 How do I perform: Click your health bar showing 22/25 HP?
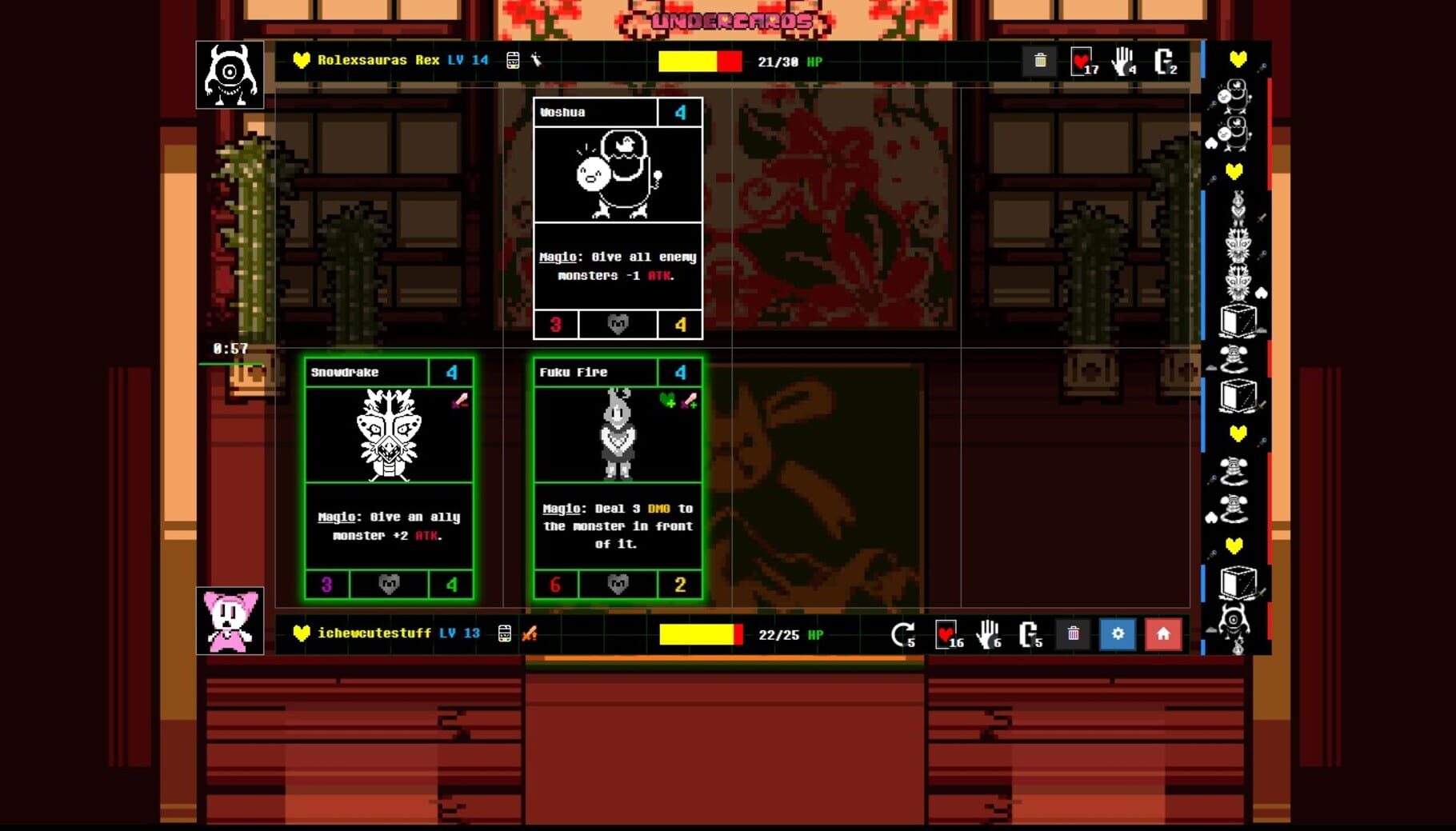click(x=700, y=634)
